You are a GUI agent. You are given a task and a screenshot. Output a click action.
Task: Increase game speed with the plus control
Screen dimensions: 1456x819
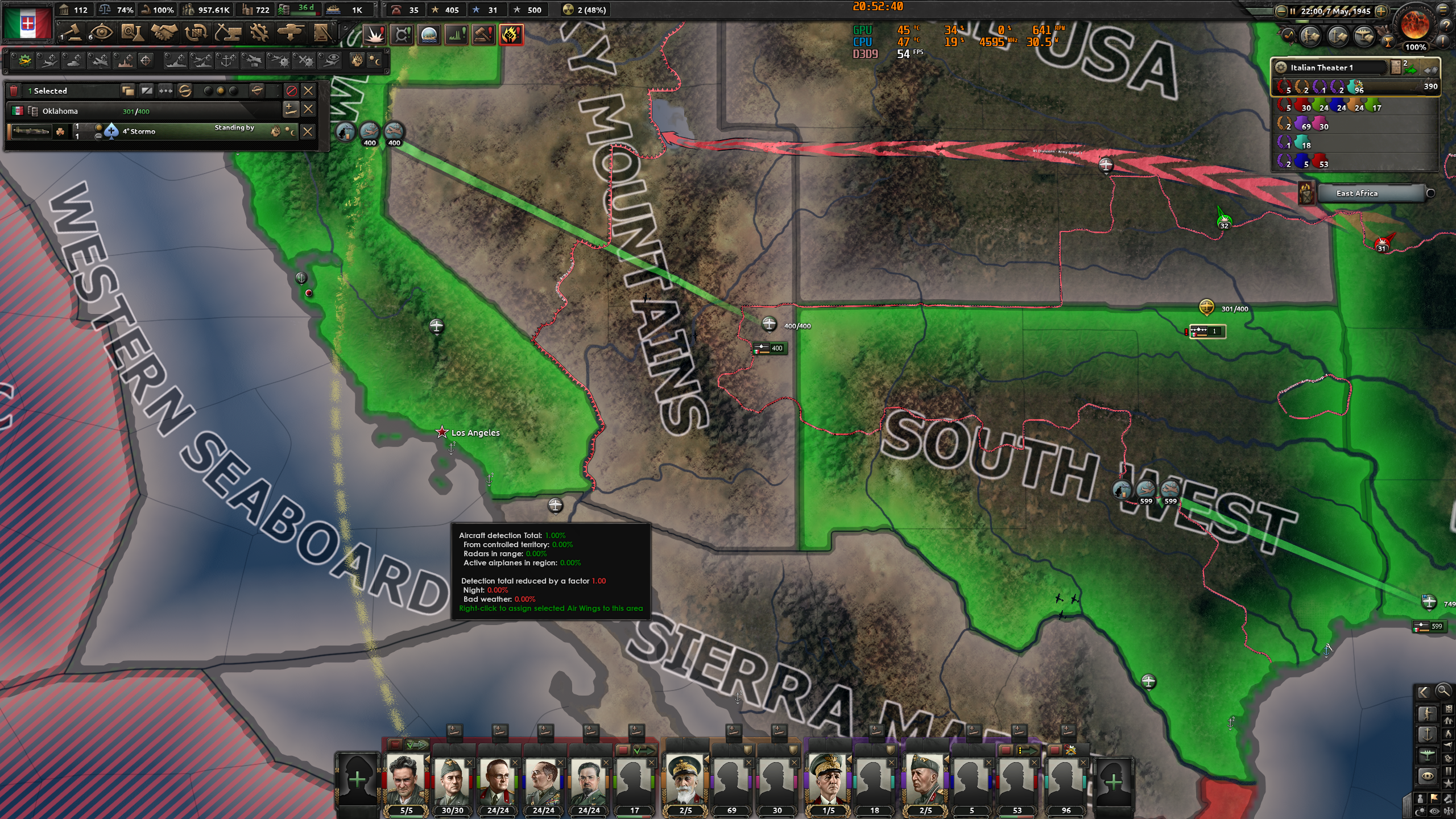point(1381,10)
